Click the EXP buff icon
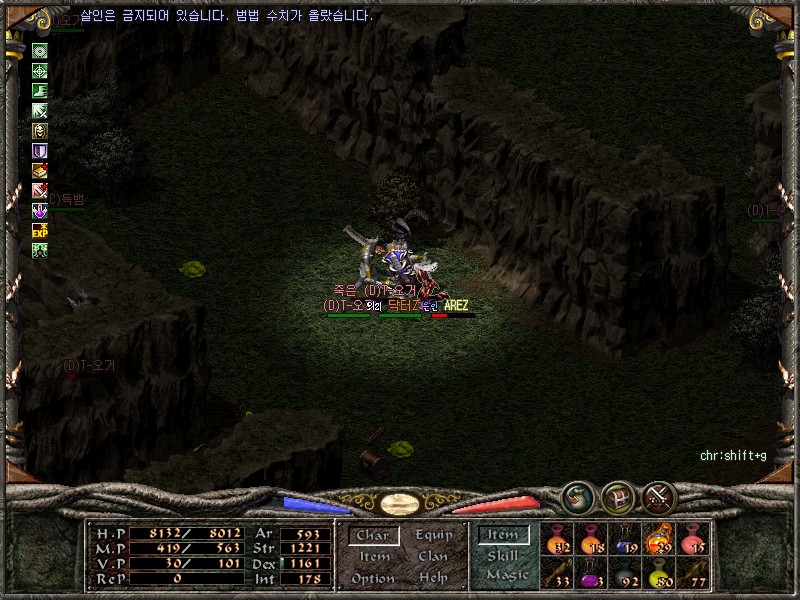800x600 pixels. [40, 230]
